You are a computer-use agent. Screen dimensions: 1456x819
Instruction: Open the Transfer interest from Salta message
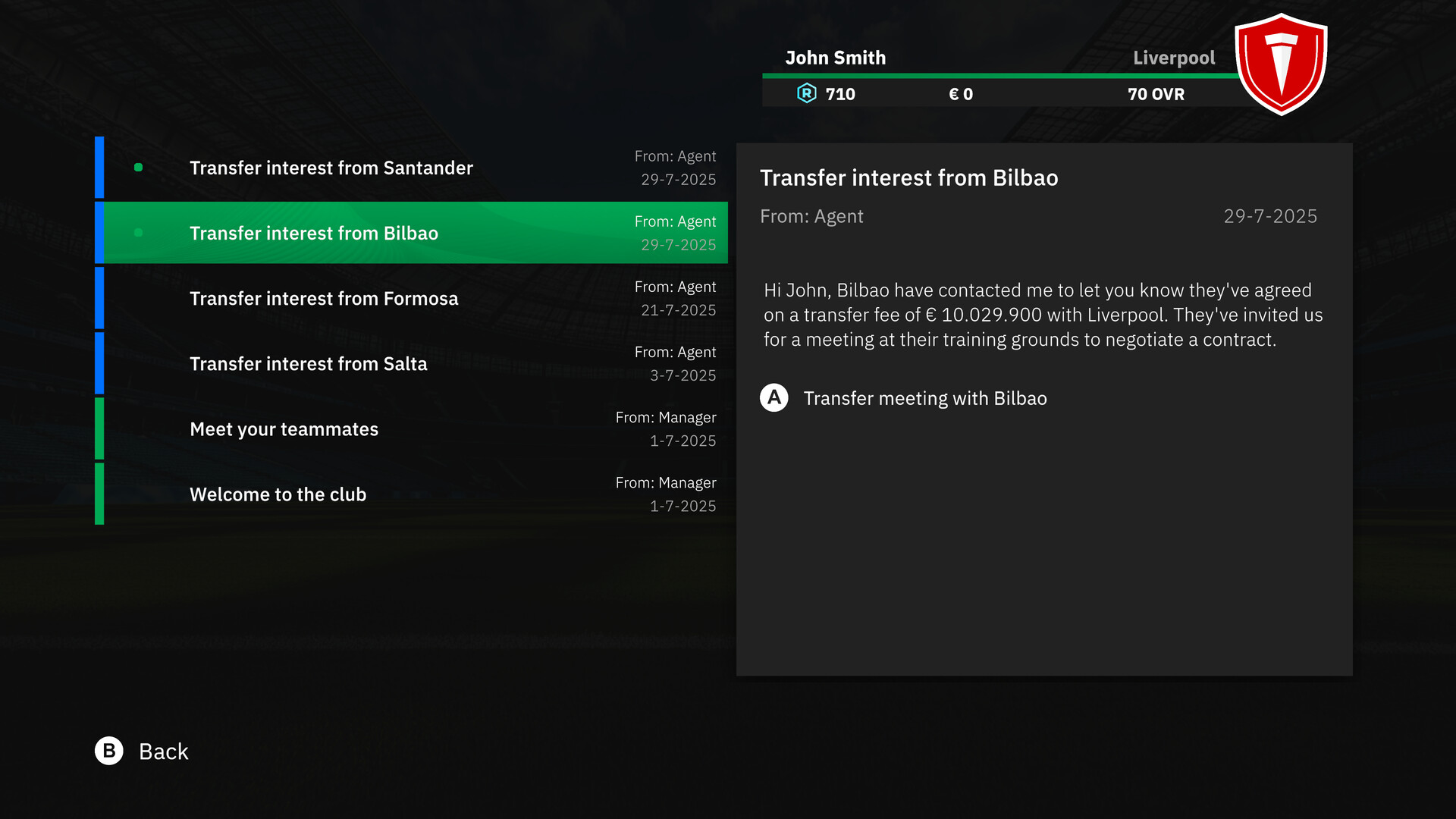coord(379,363)
